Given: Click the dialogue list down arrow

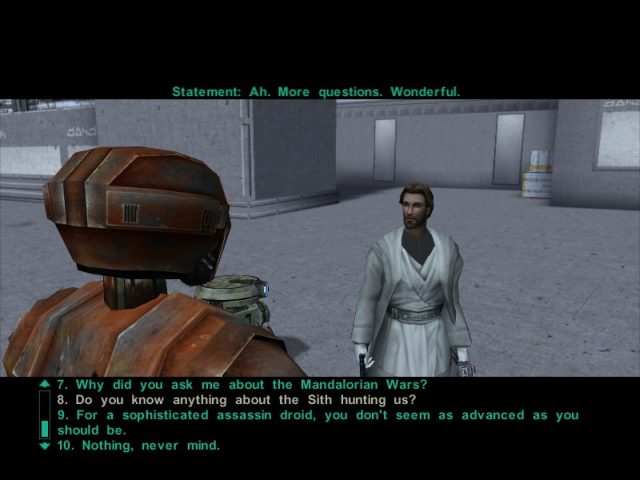Looking at the screenshot, I should (x=43, y=445).
